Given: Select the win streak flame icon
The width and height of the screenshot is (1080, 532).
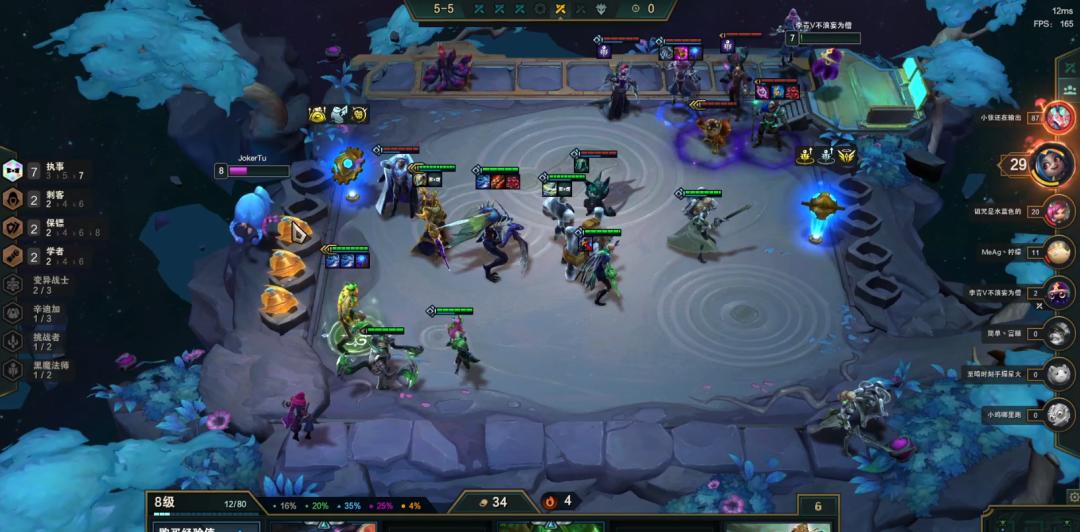Looking at the screenshot, I should pyautogui.click(x=550, y=501).
